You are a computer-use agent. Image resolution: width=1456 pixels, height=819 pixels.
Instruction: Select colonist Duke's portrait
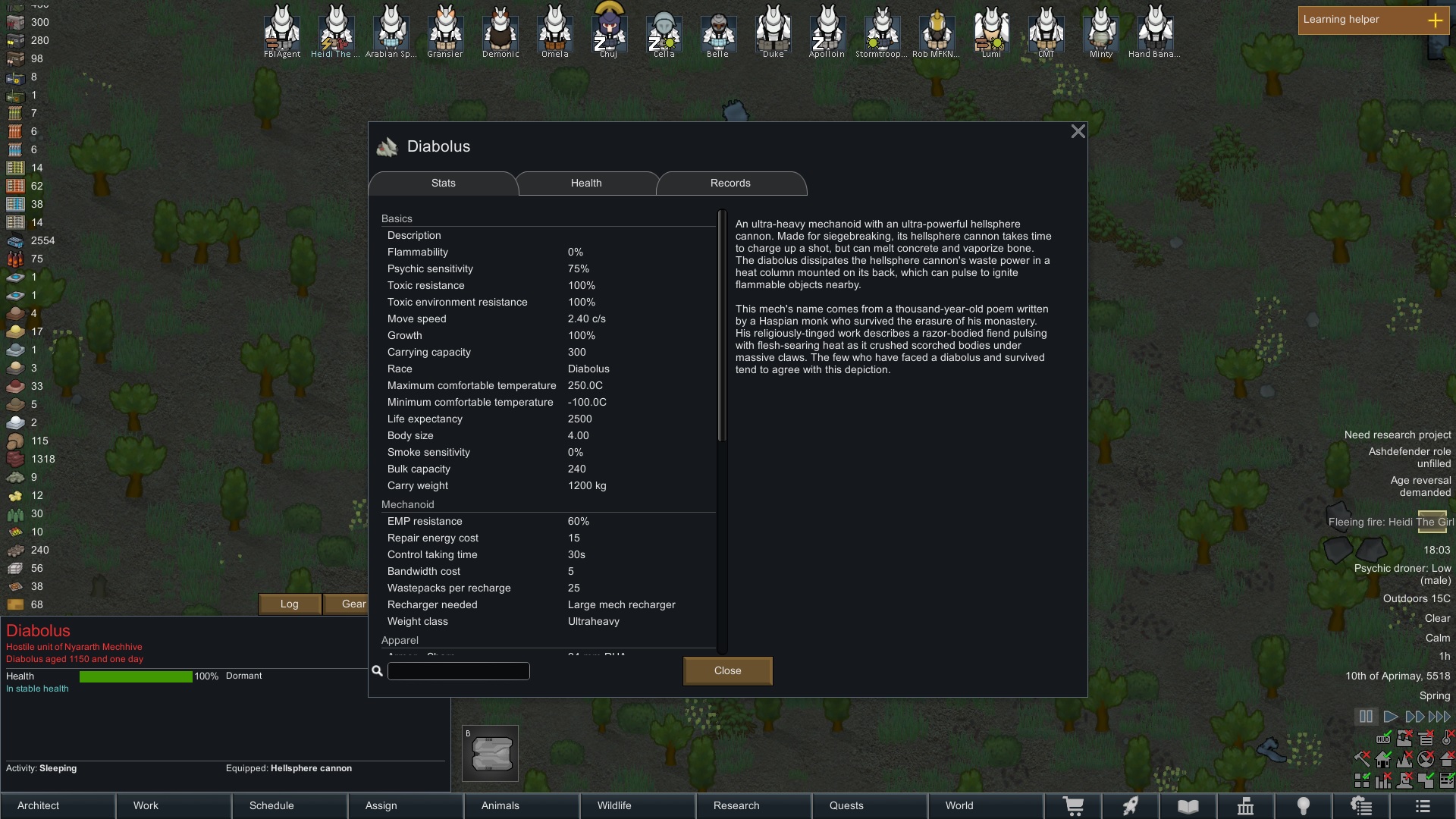pos(773,30)
